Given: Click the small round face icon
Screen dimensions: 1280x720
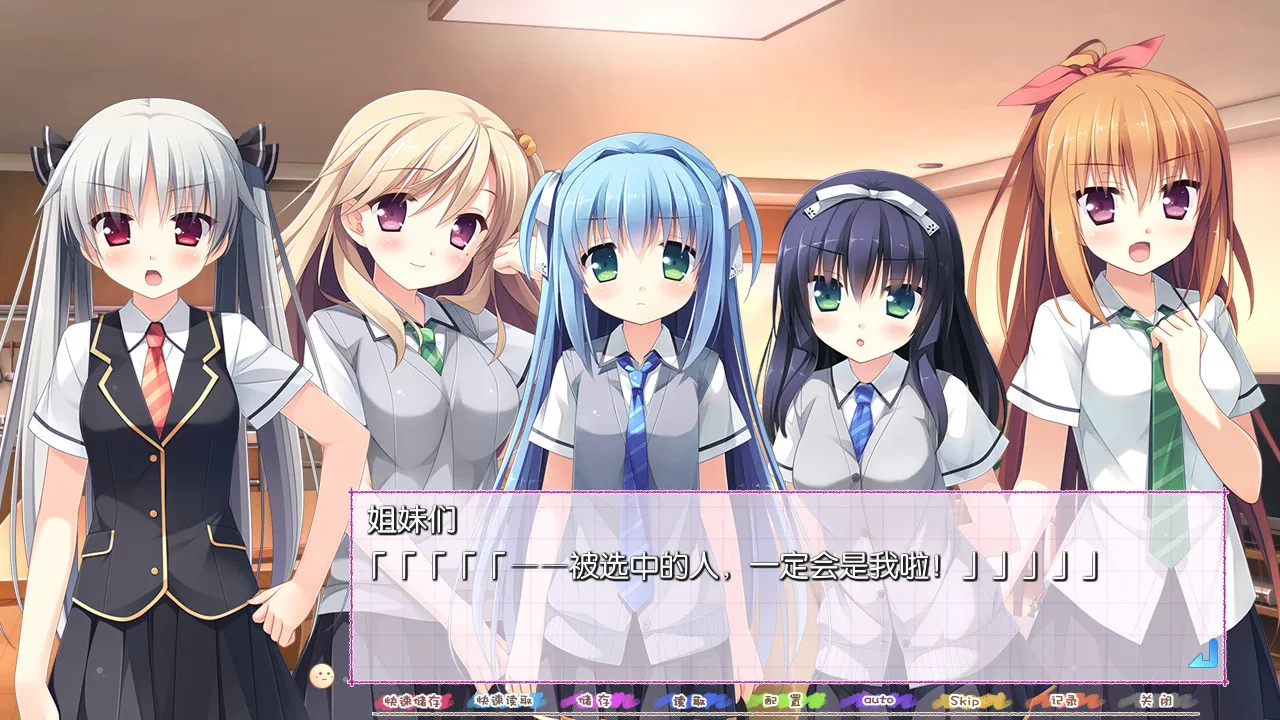Looking at the screenshot, I should pyautogui.click(x=322, y=676).
